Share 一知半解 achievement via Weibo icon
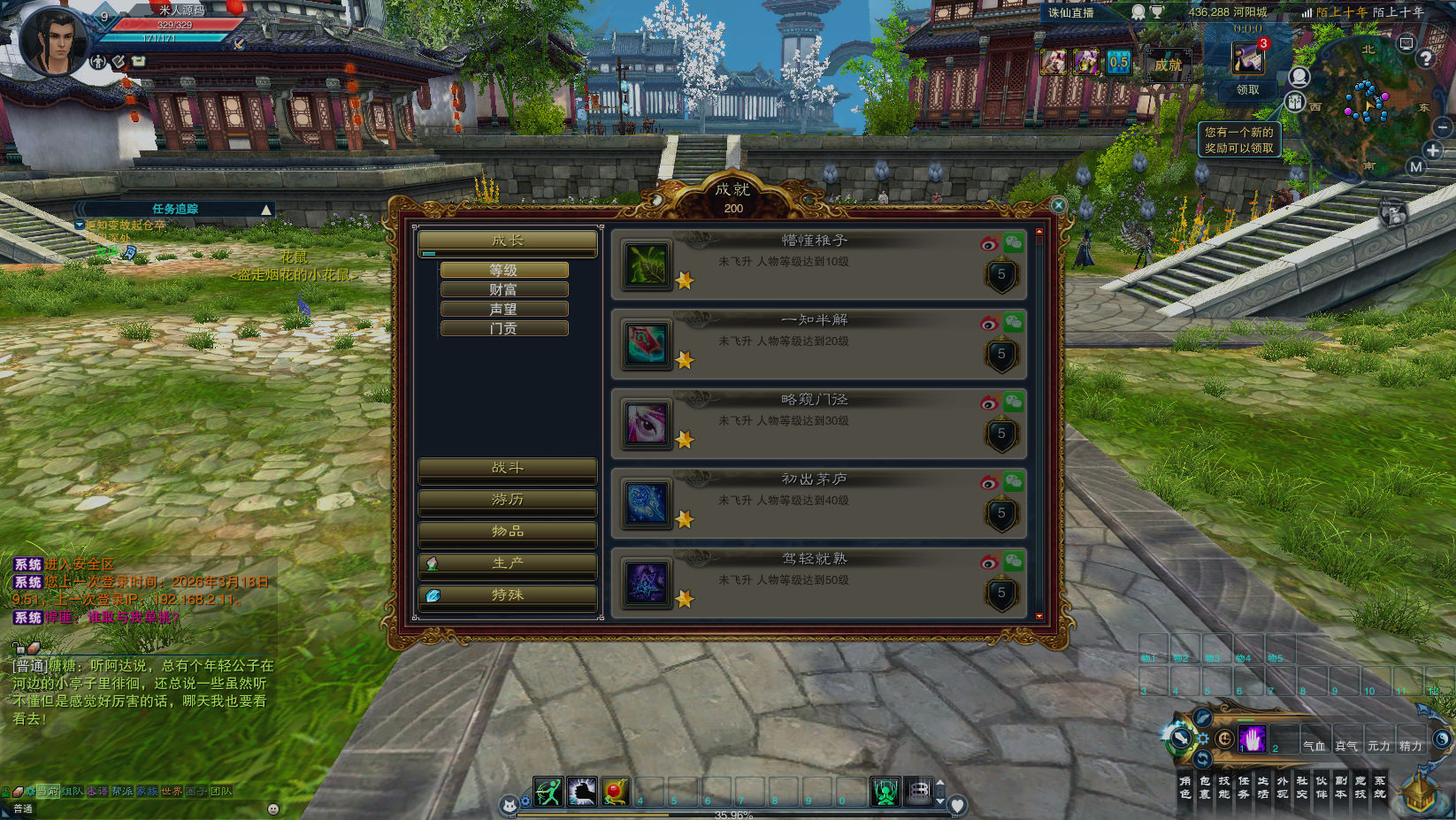1456x820 pixels. pos(989,323)
